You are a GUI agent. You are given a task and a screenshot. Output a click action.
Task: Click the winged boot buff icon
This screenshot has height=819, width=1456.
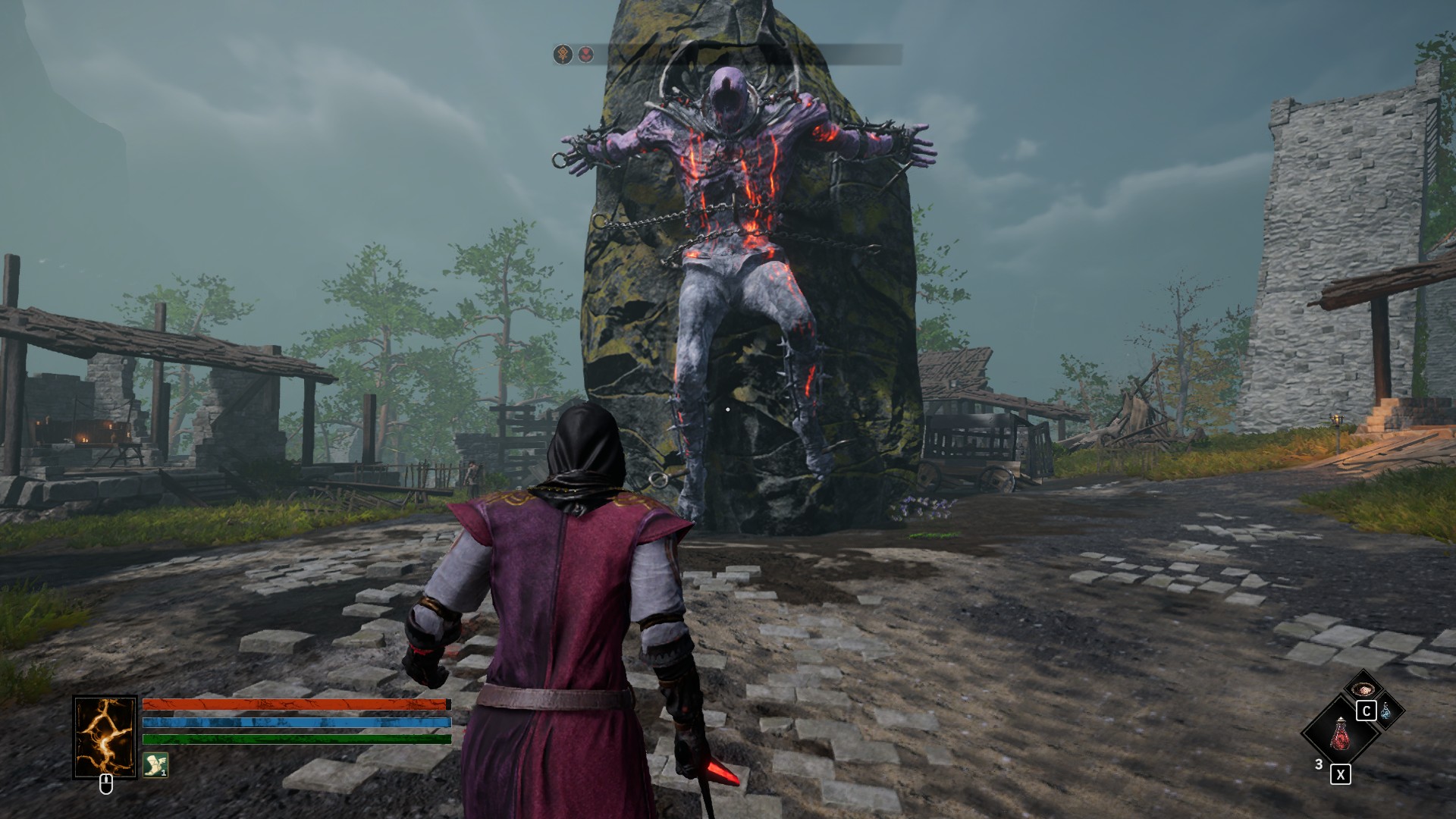155,764
